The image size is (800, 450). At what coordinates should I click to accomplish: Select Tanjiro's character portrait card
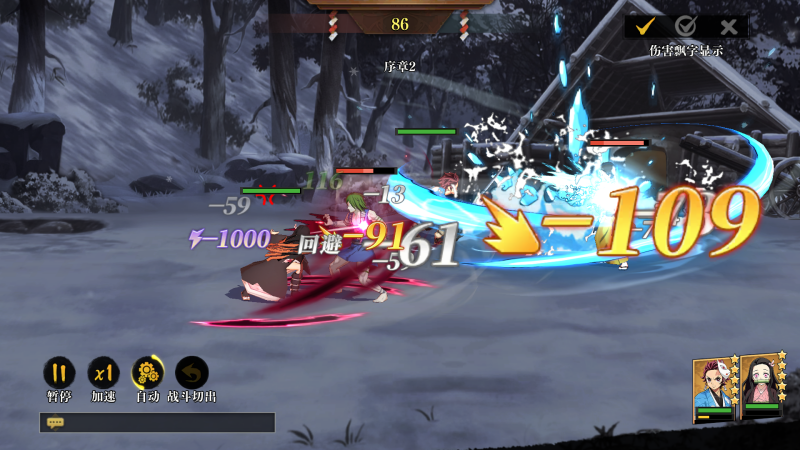714,390
